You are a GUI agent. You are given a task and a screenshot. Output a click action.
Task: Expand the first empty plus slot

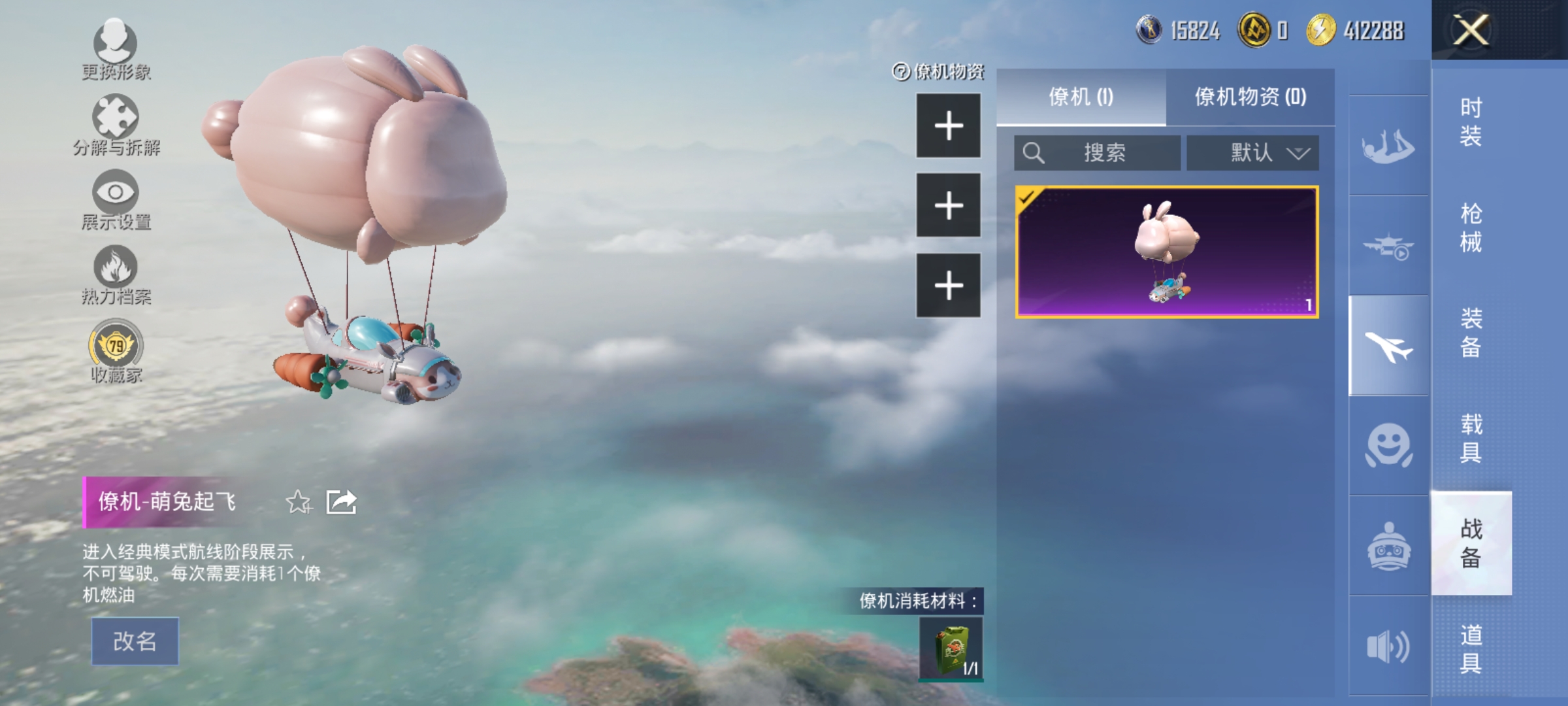click(x=949, y=127)
